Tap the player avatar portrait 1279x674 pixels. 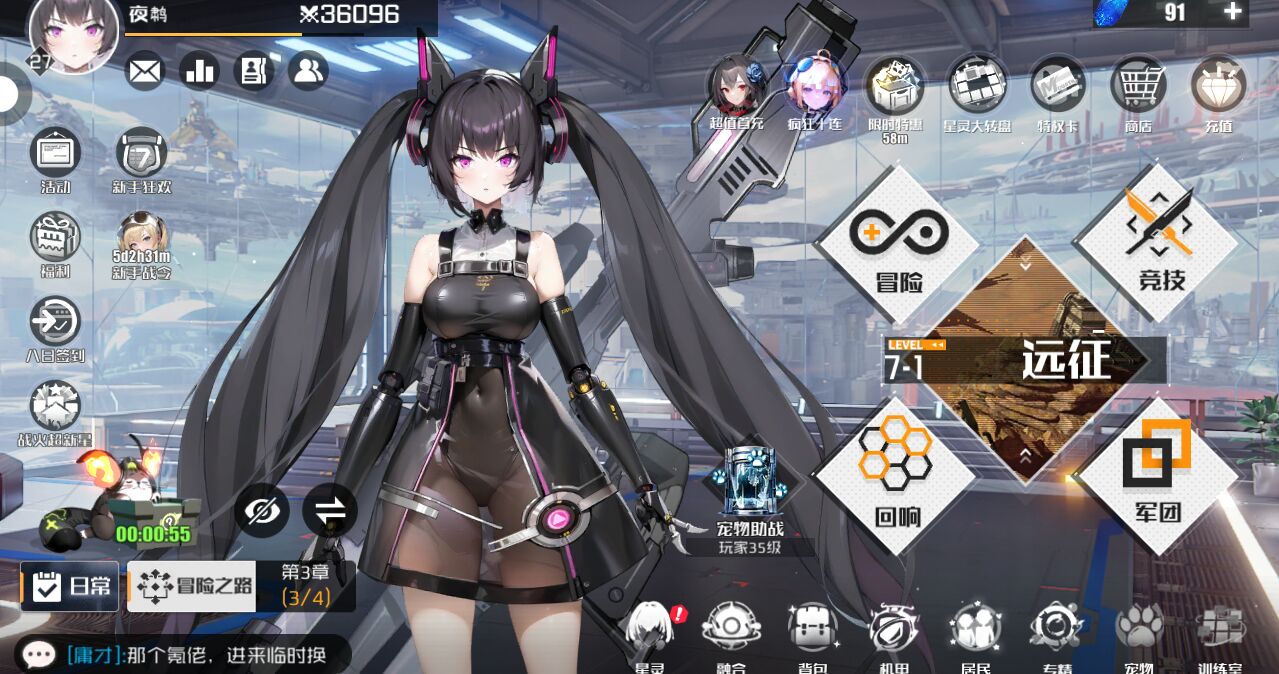(x=74, y=36)
